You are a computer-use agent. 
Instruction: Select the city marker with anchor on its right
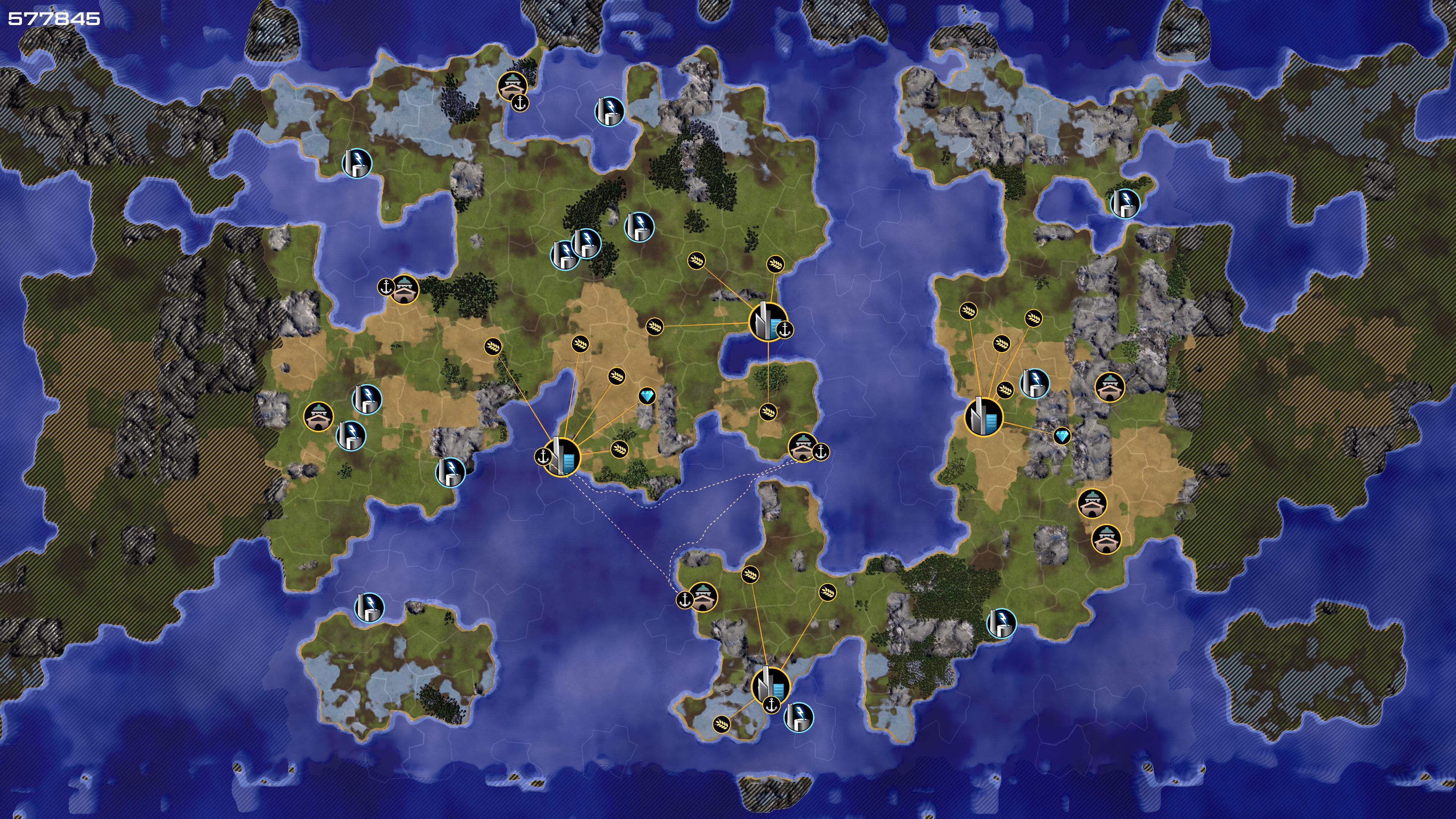pos(767,322)
